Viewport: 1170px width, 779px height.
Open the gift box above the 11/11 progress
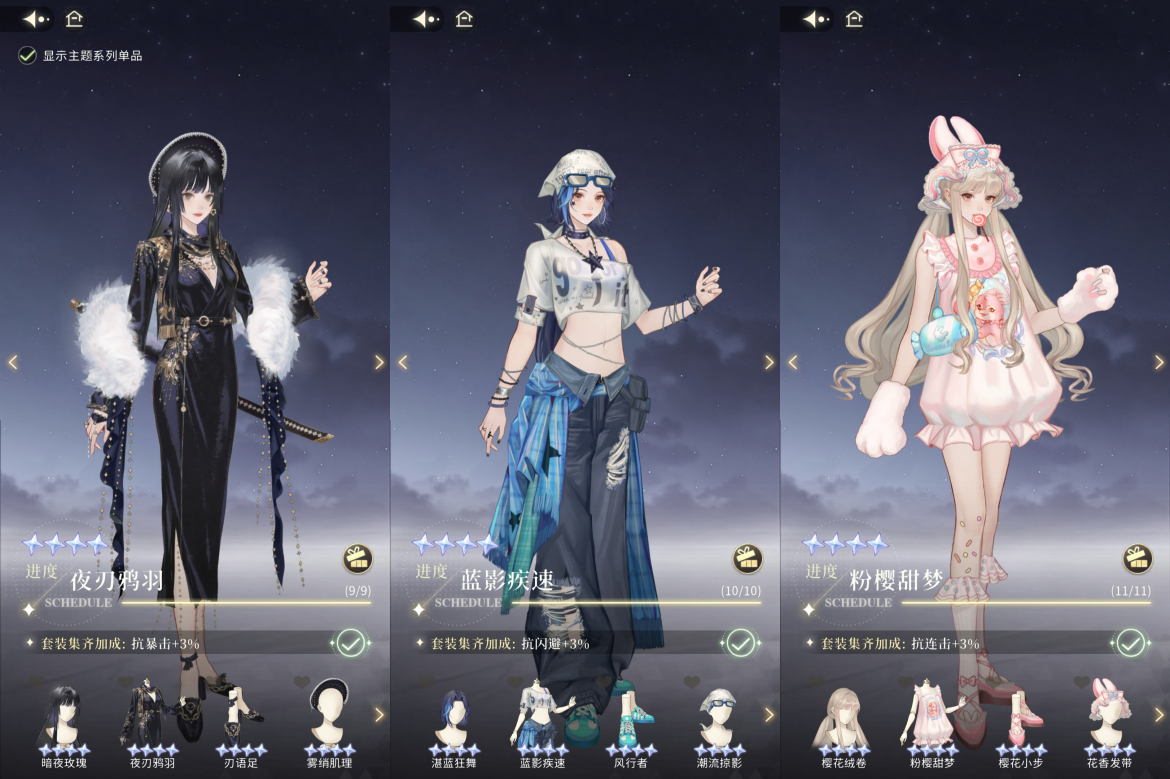tap(1137, 558)
